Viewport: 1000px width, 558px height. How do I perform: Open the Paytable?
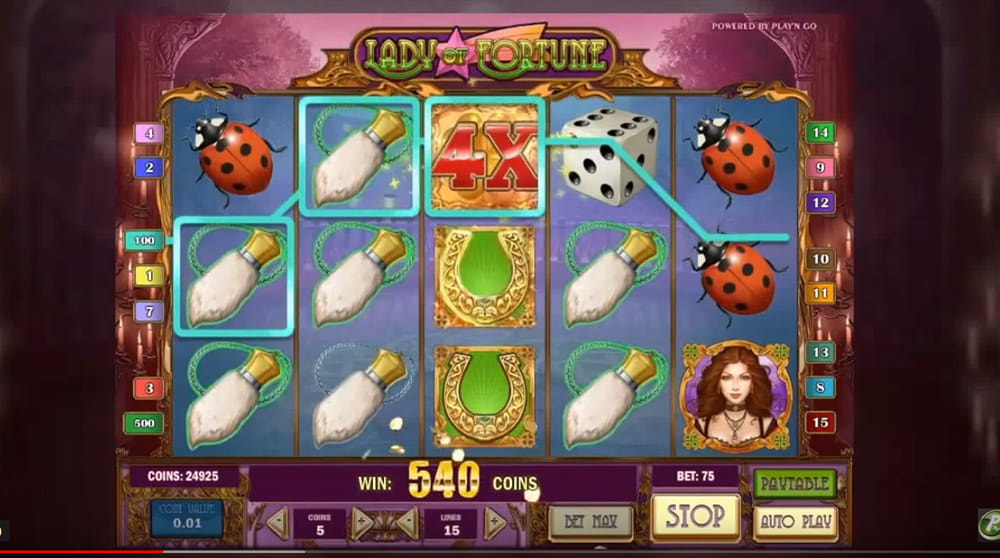[795, 484]
